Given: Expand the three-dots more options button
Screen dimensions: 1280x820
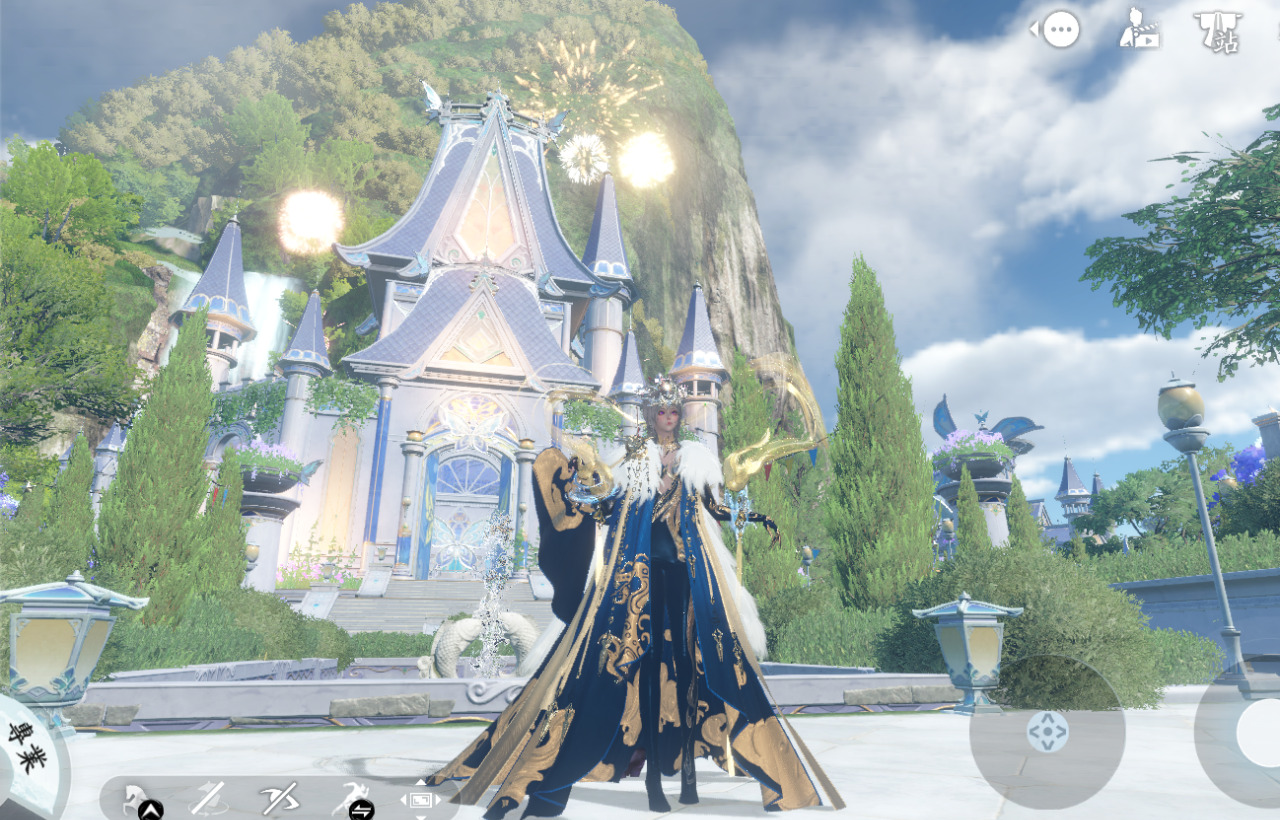Looking at the screenshot, I should pyautogui.click(x=1060, y=30).
